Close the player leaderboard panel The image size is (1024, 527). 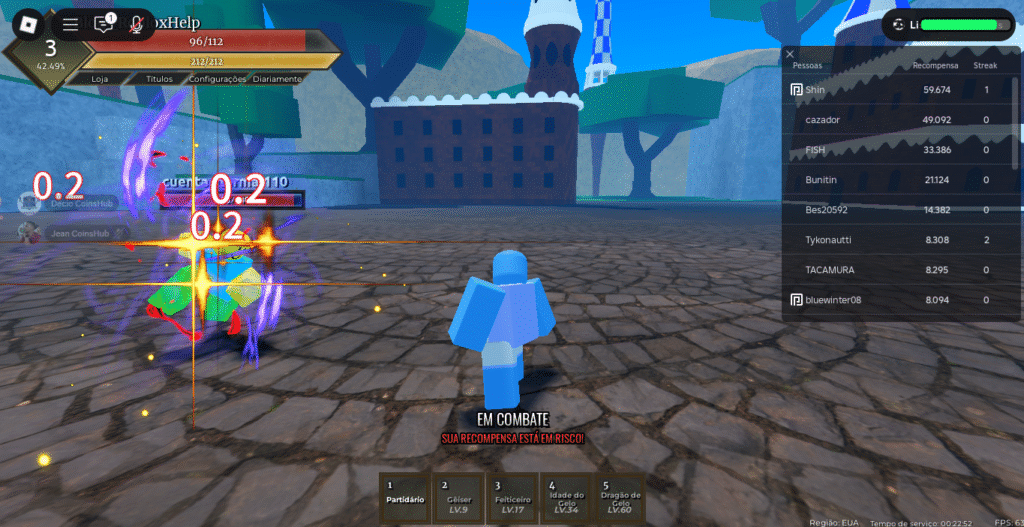pos(790,54)
